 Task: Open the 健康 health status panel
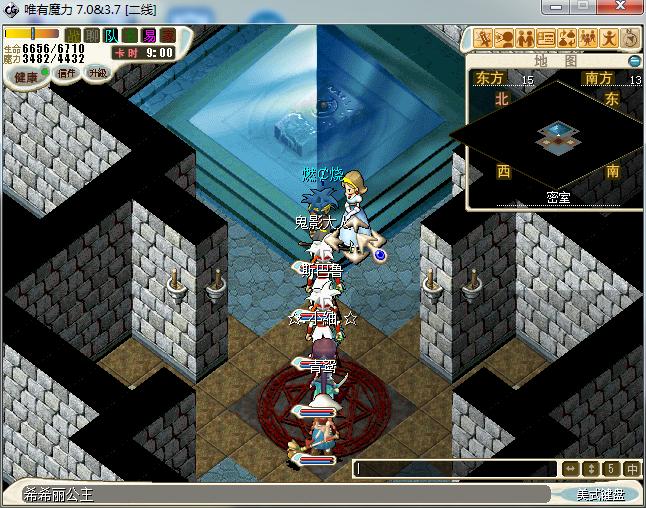click(27, 77)
